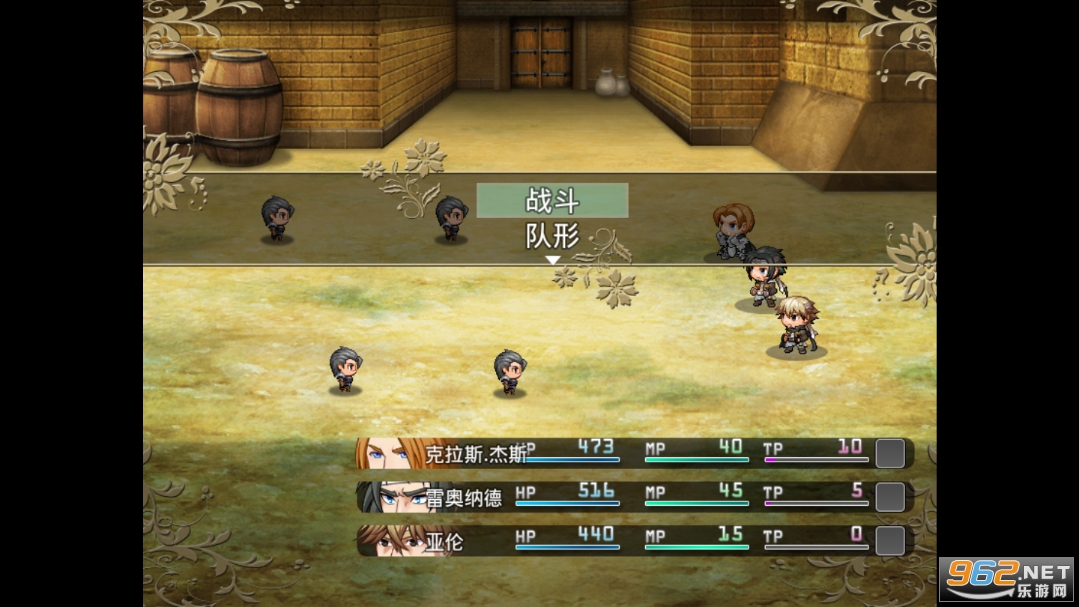Select party member 雷奥纳德's status row
1079x607 pixels.
[632, 496]
